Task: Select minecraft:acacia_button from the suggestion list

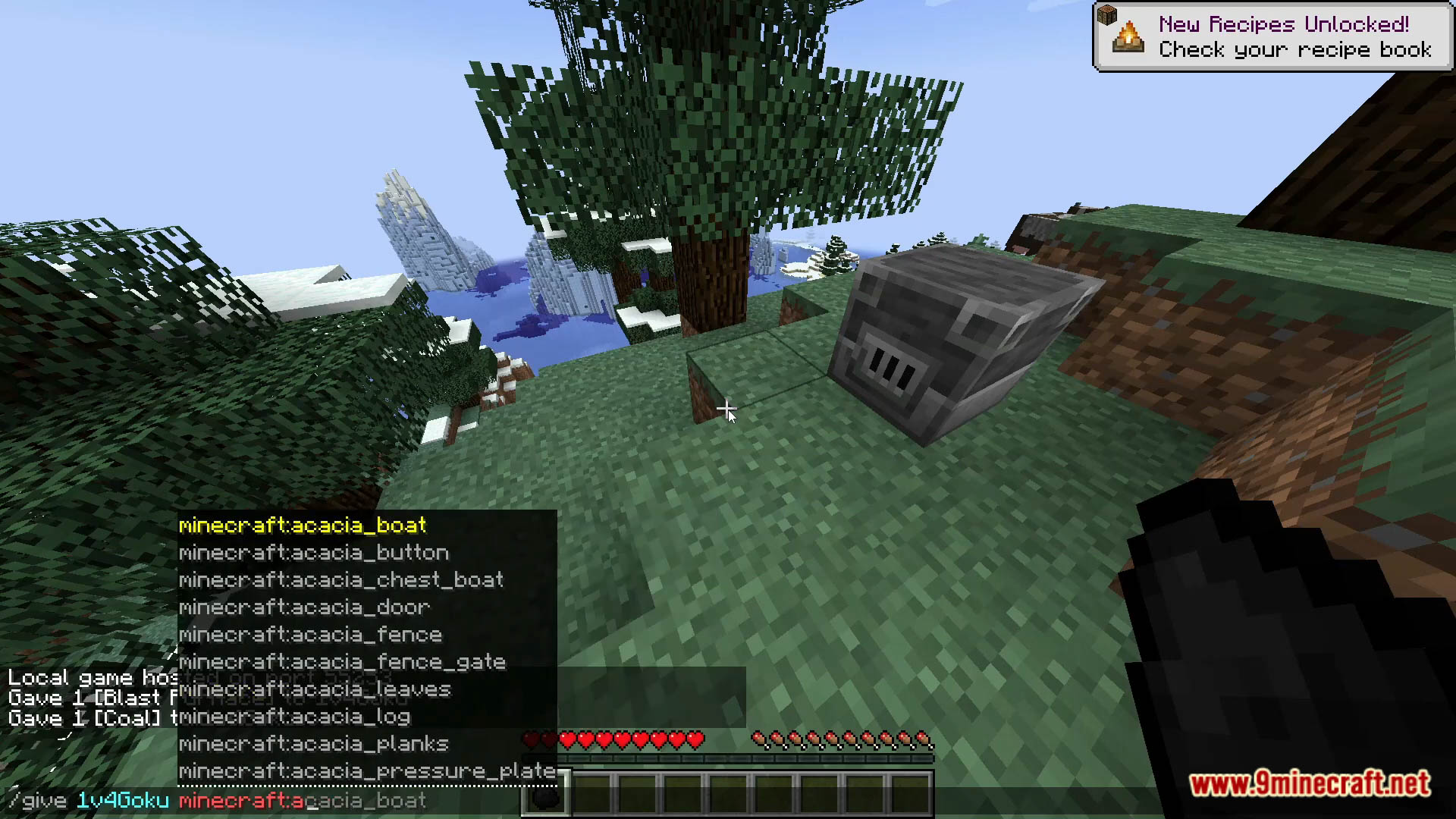Action: [313, 553]
